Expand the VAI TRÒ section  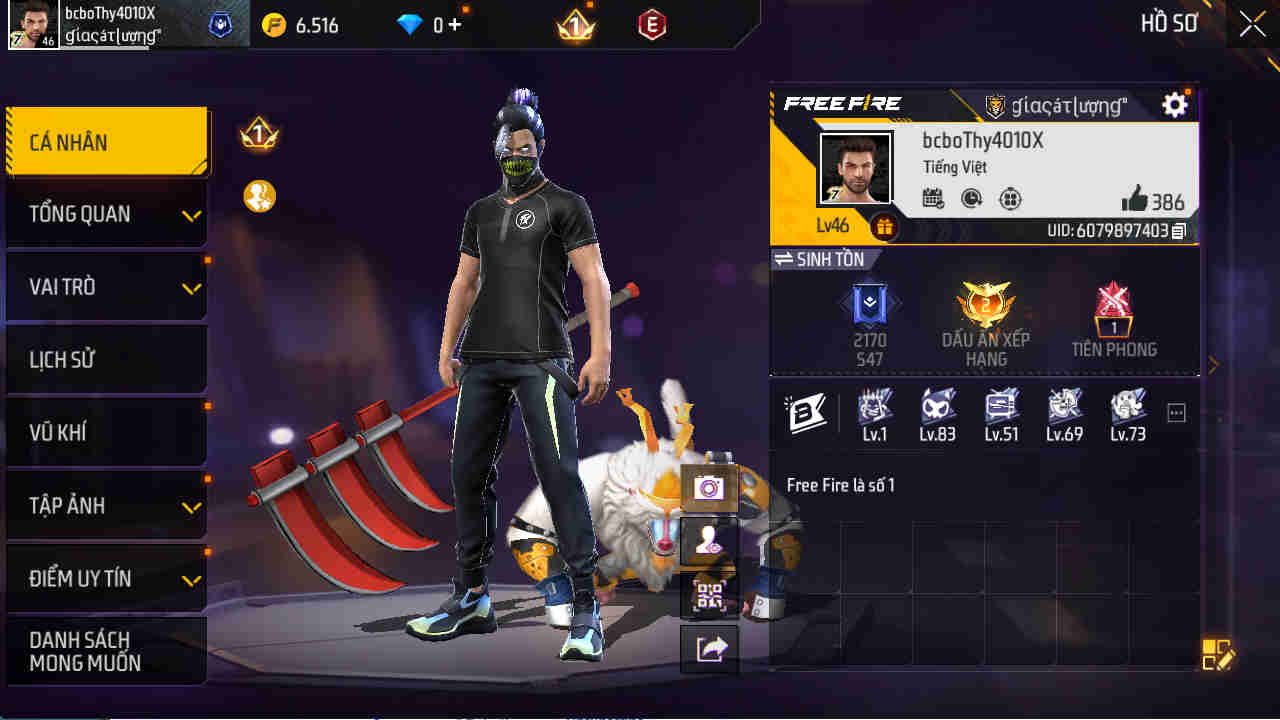click(106, 286)
